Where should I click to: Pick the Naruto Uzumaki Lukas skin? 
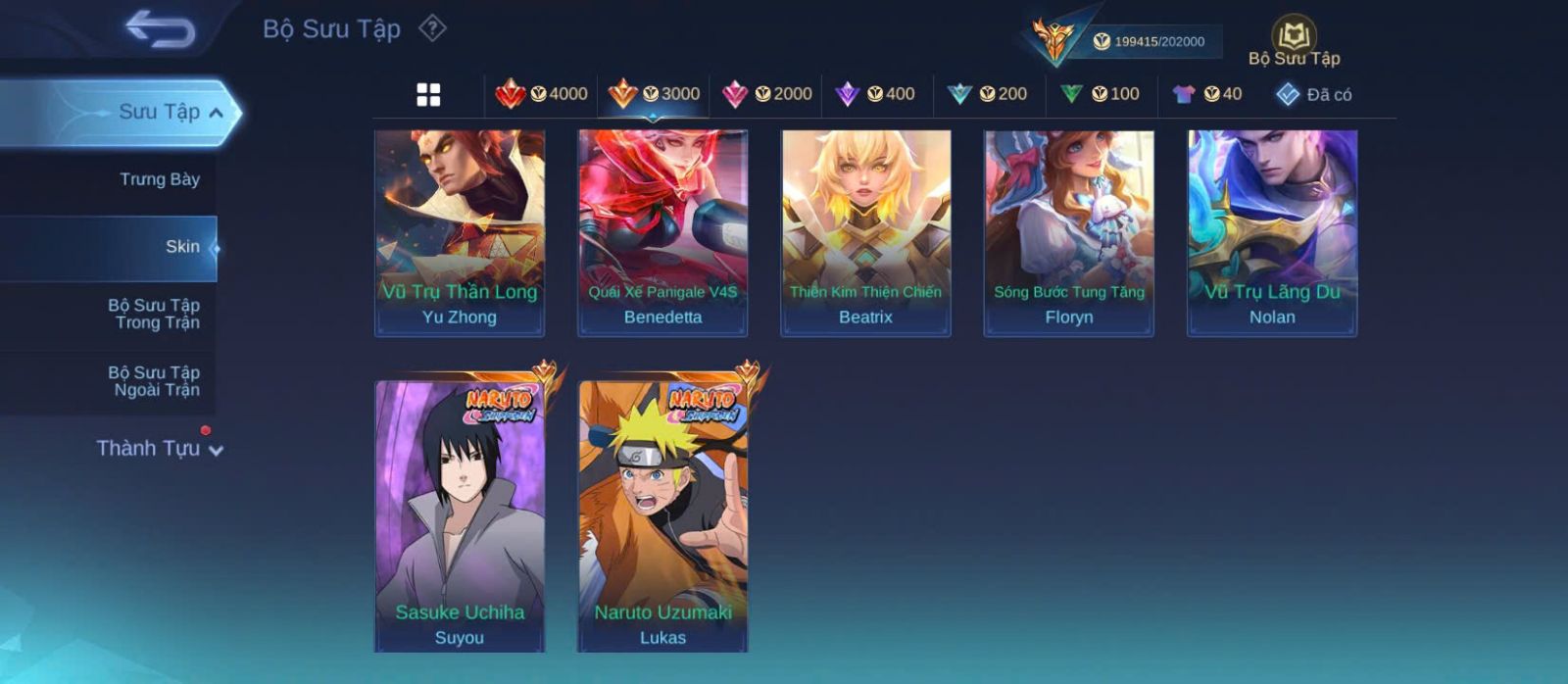coord(662,514)
